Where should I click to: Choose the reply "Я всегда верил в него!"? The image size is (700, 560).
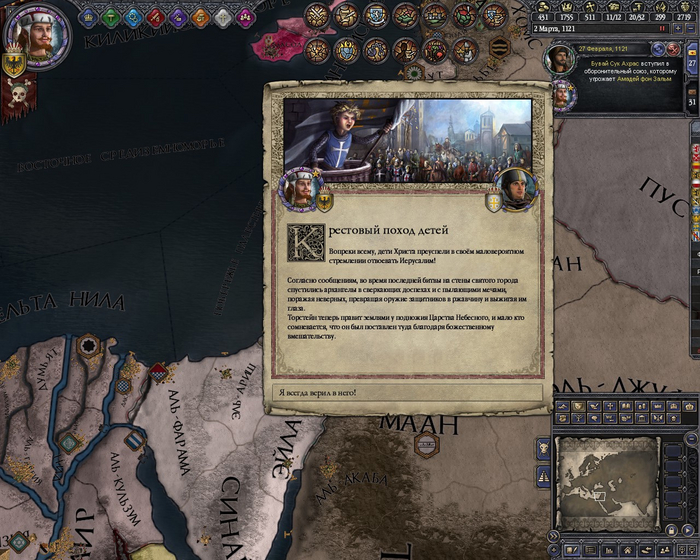[x=407, y=392]
